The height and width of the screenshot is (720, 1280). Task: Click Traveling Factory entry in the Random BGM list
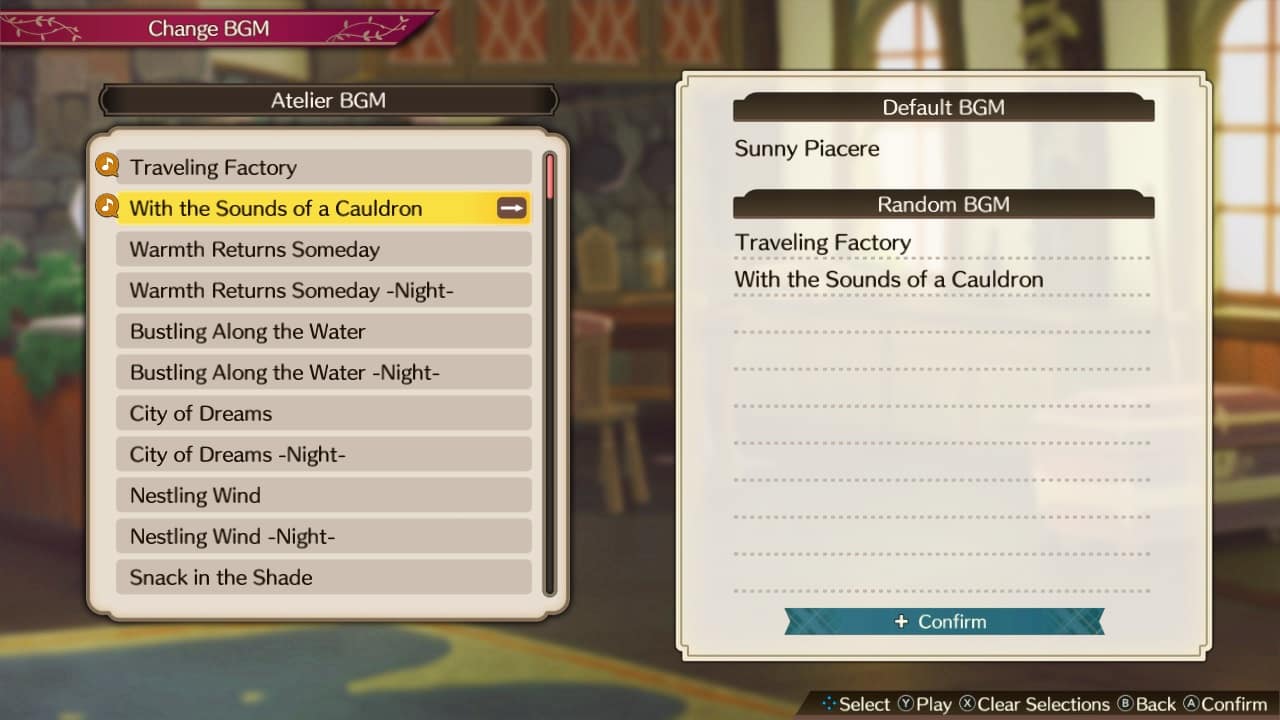click(x=822, y=242)
